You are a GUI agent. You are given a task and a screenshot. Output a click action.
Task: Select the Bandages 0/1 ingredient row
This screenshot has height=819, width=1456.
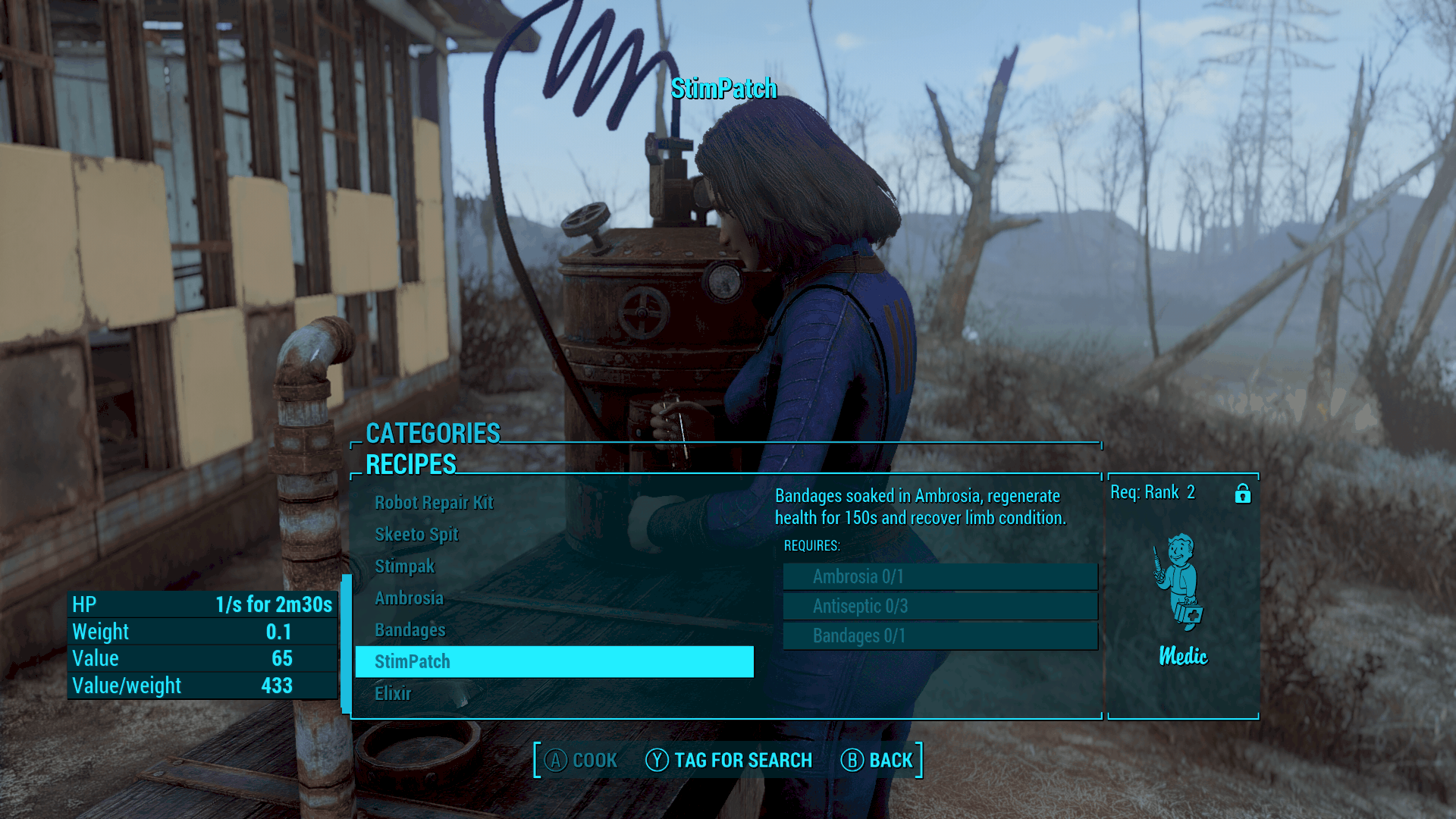[940, 635]
